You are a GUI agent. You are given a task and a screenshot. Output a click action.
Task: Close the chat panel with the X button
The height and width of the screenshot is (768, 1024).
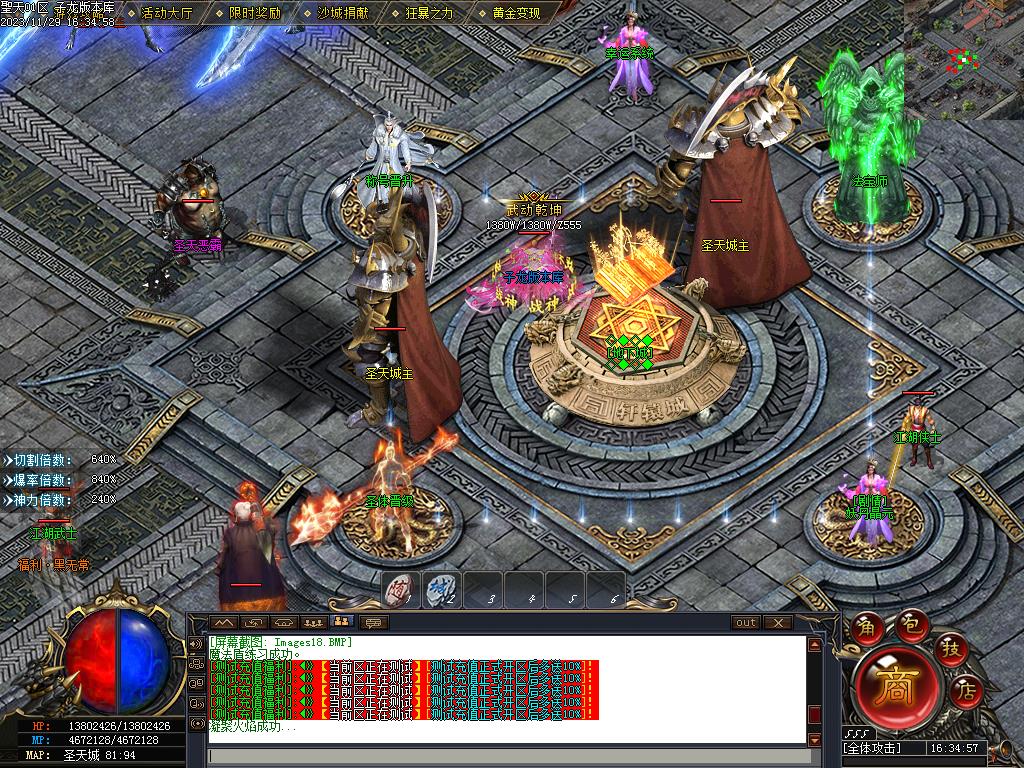click(x=777, y=622)
